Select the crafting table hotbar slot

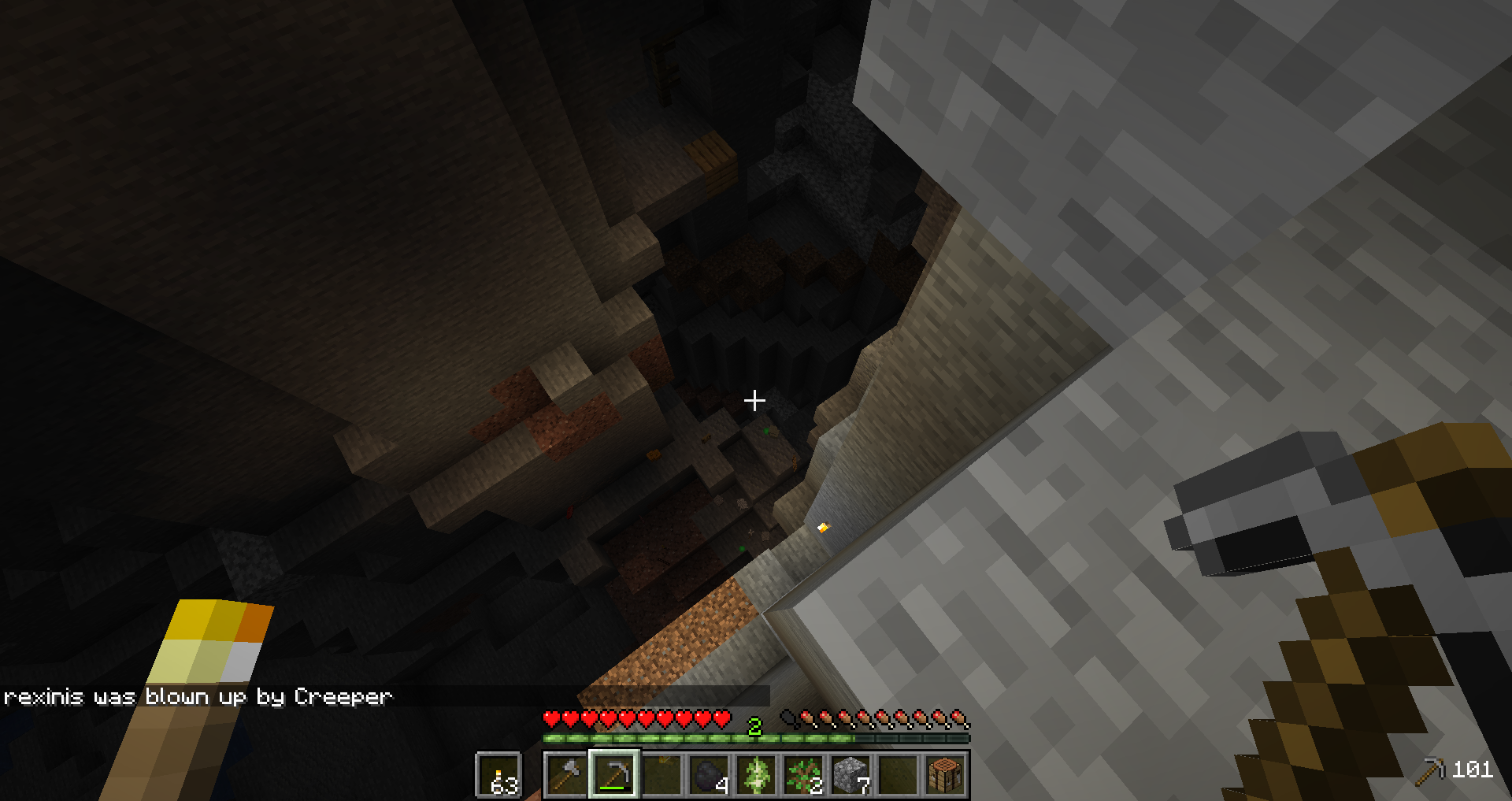(x=945, y=774)
